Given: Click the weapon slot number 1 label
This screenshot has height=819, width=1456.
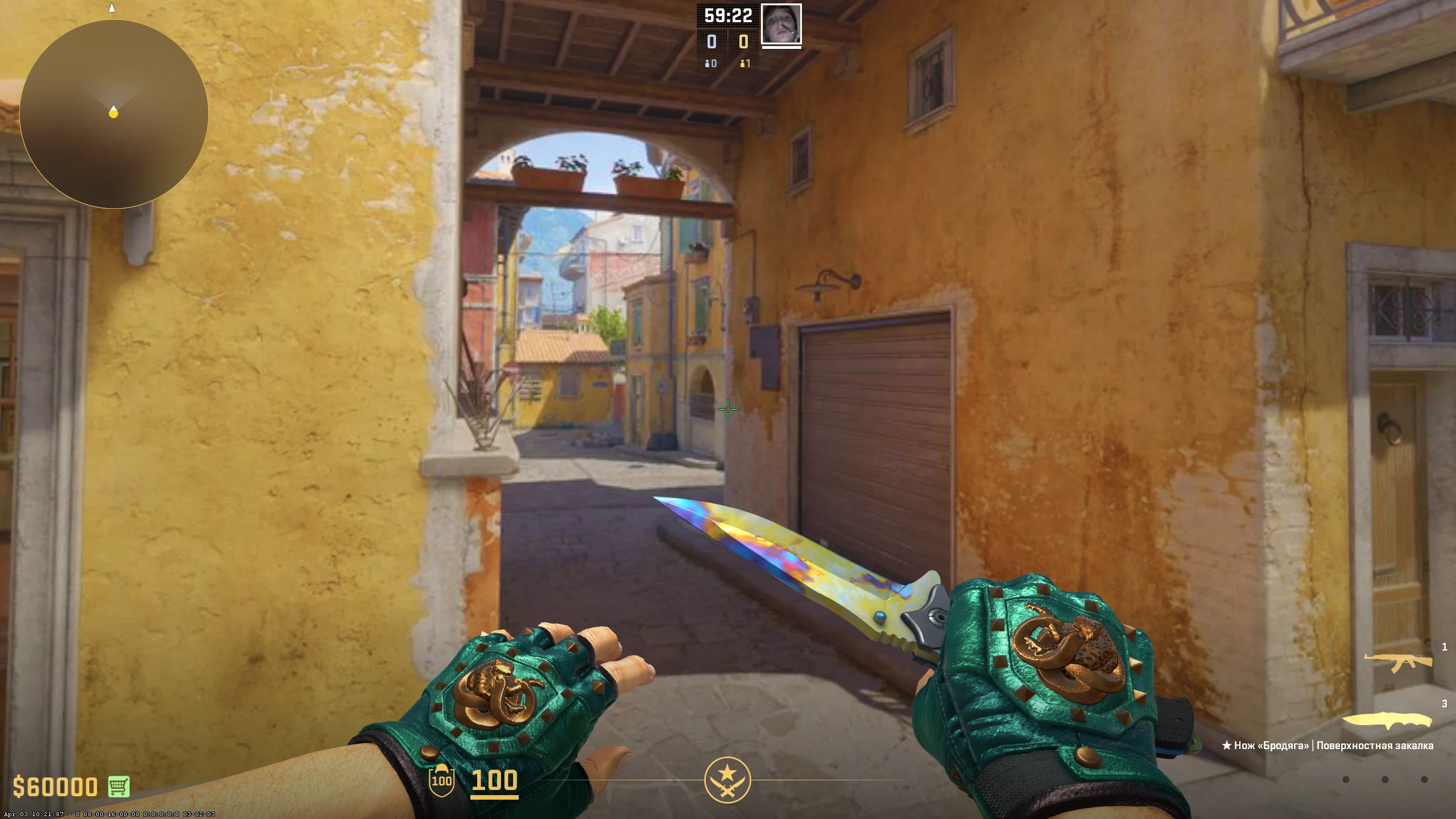Looking at the screenshot, I should 1445,647.
